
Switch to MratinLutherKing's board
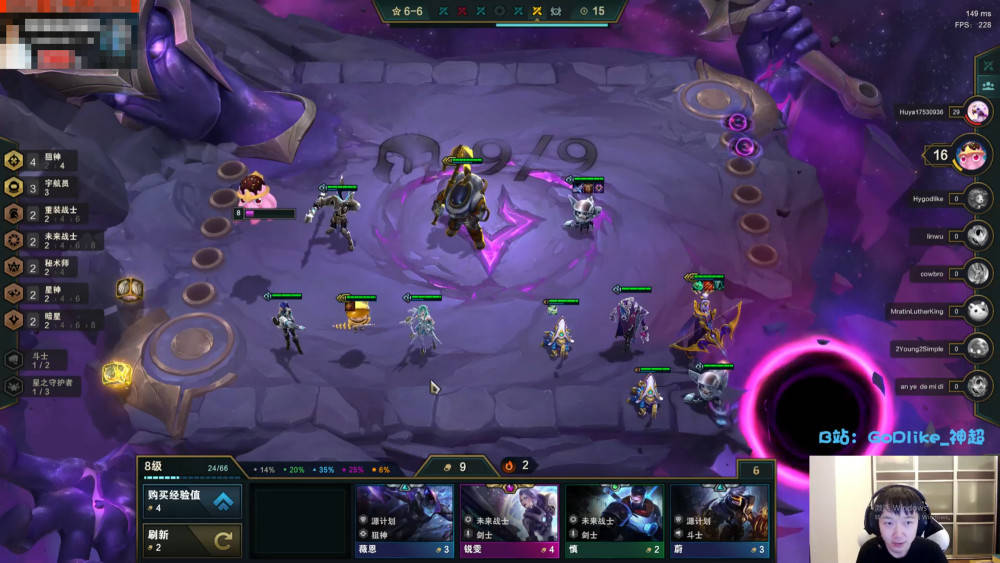coord(978,311)
